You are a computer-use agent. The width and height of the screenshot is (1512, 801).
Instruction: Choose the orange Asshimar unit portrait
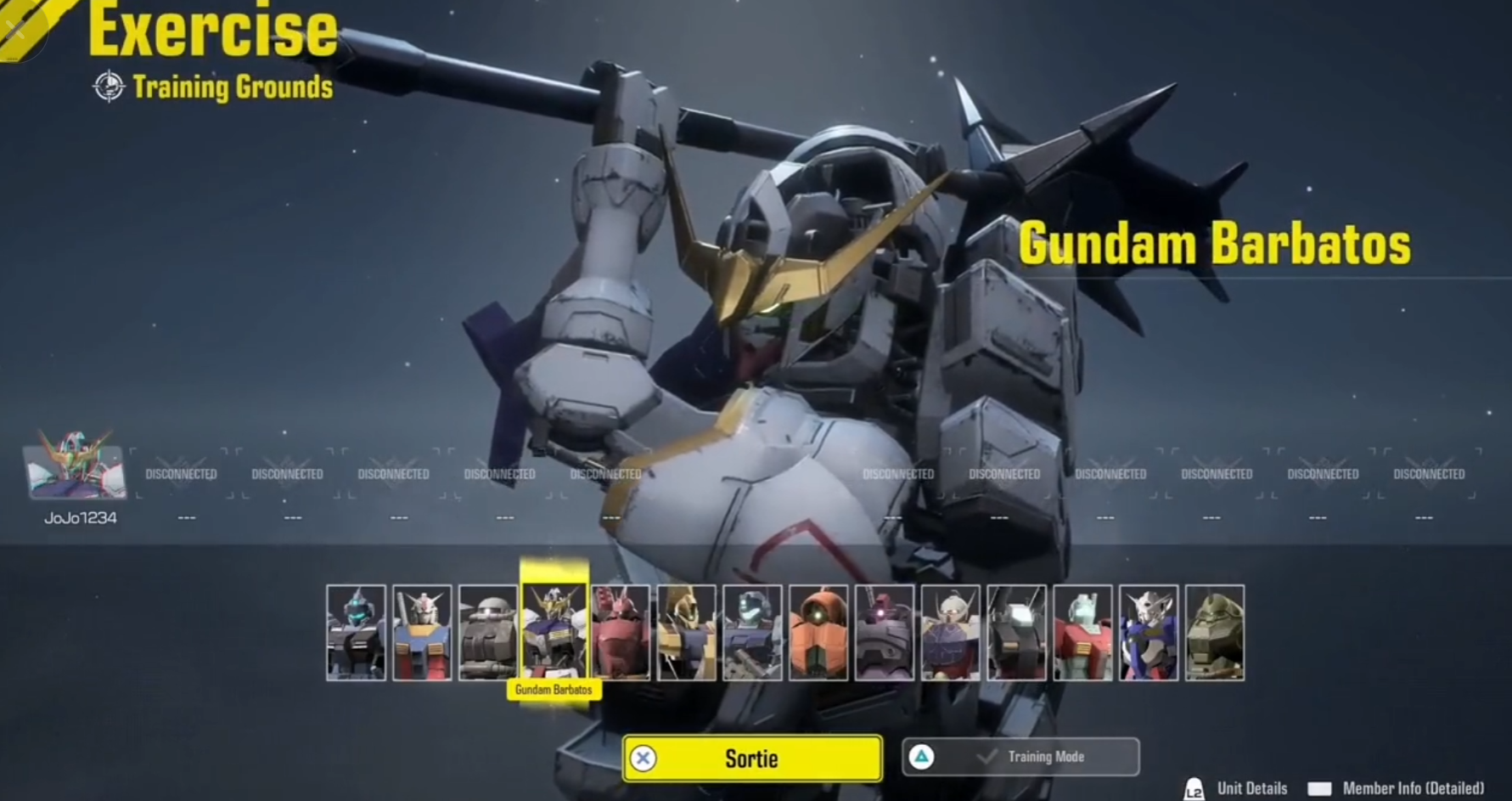pos(818,632)
